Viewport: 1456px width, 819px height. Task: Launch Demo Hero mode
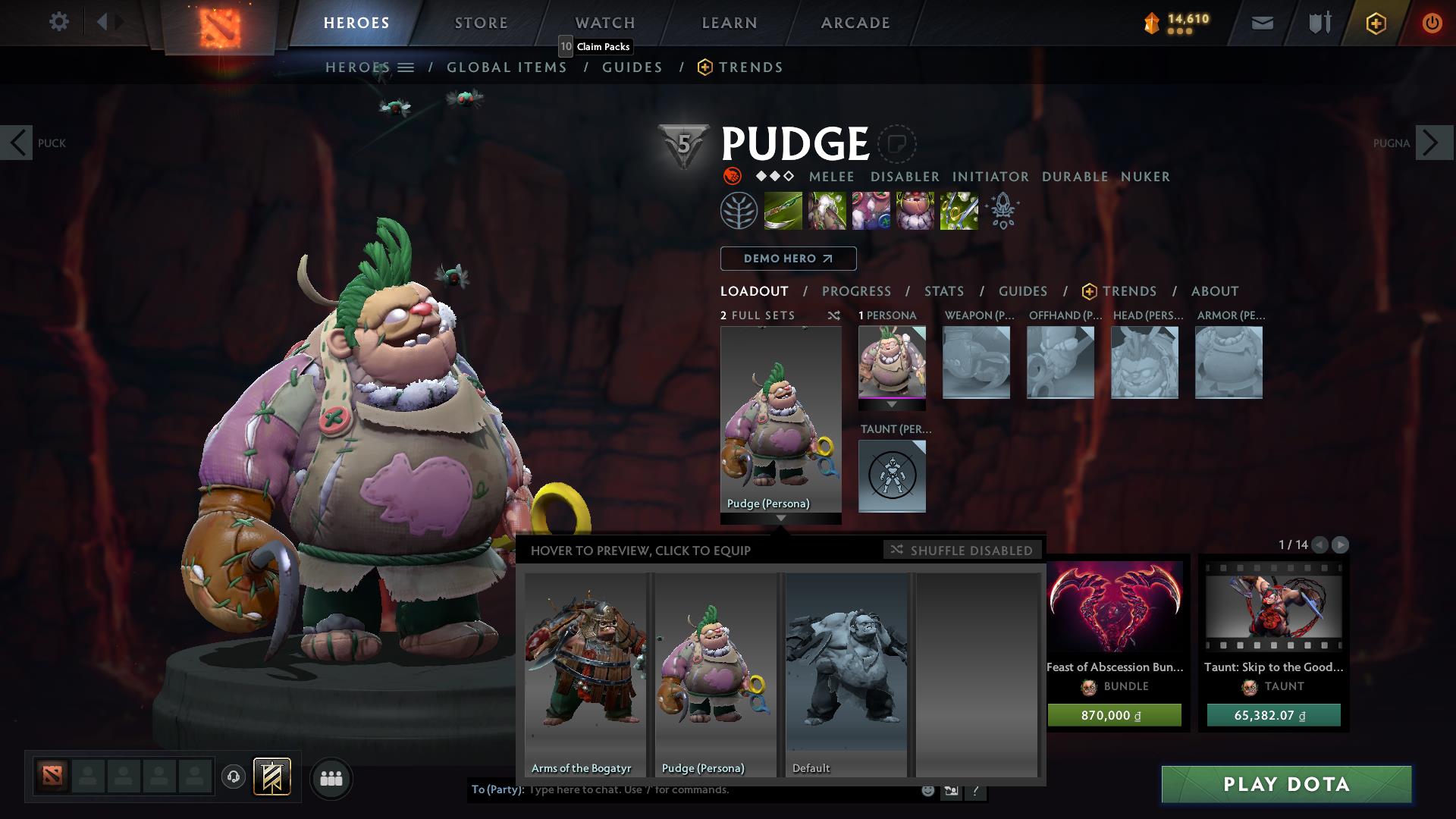[788, 259]
